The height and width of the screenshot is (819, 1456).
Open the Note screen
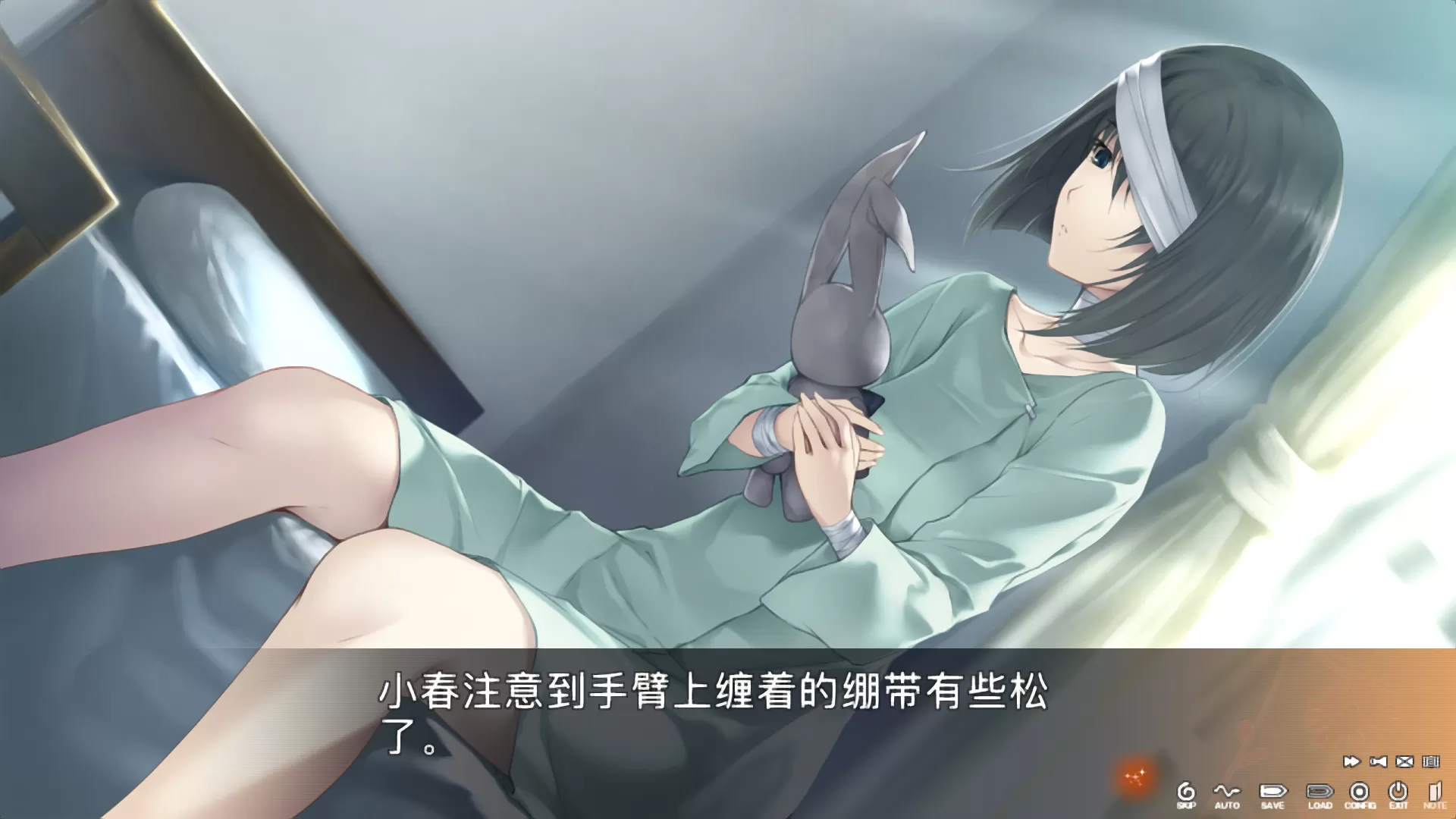point(1436,791)
